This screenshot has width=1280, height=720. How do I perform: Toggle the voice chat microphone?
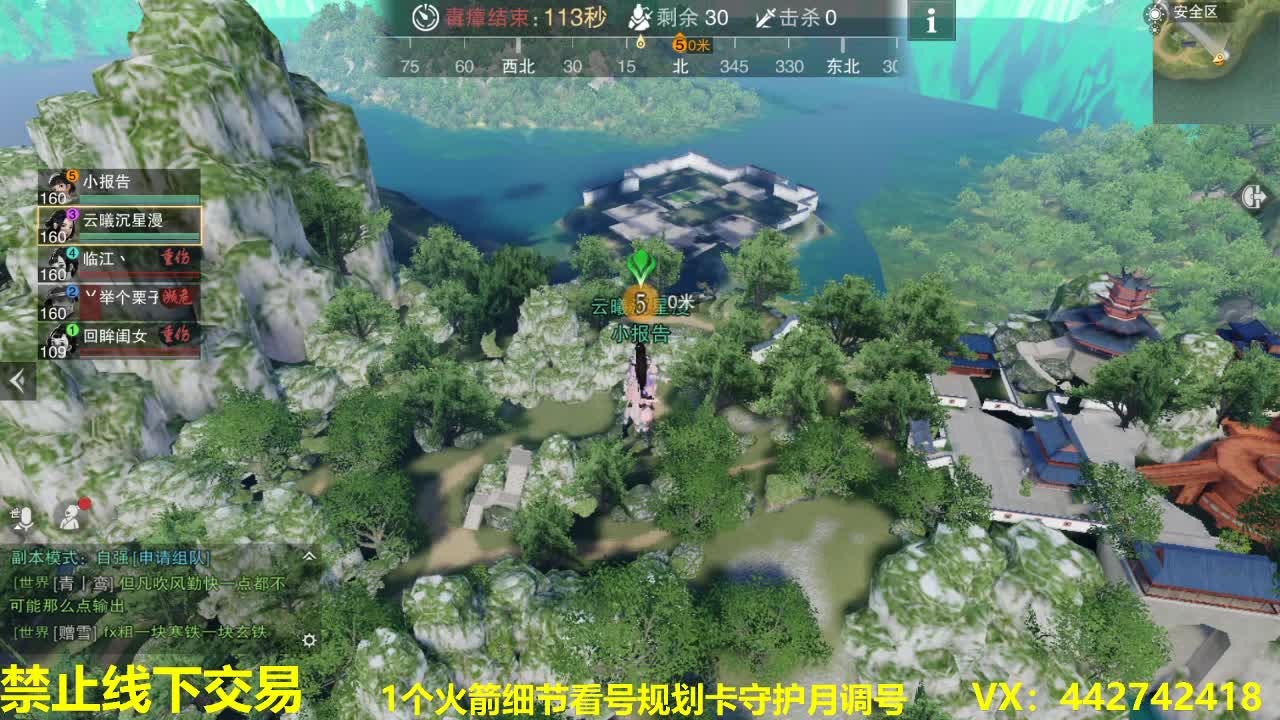coord(27,517)
